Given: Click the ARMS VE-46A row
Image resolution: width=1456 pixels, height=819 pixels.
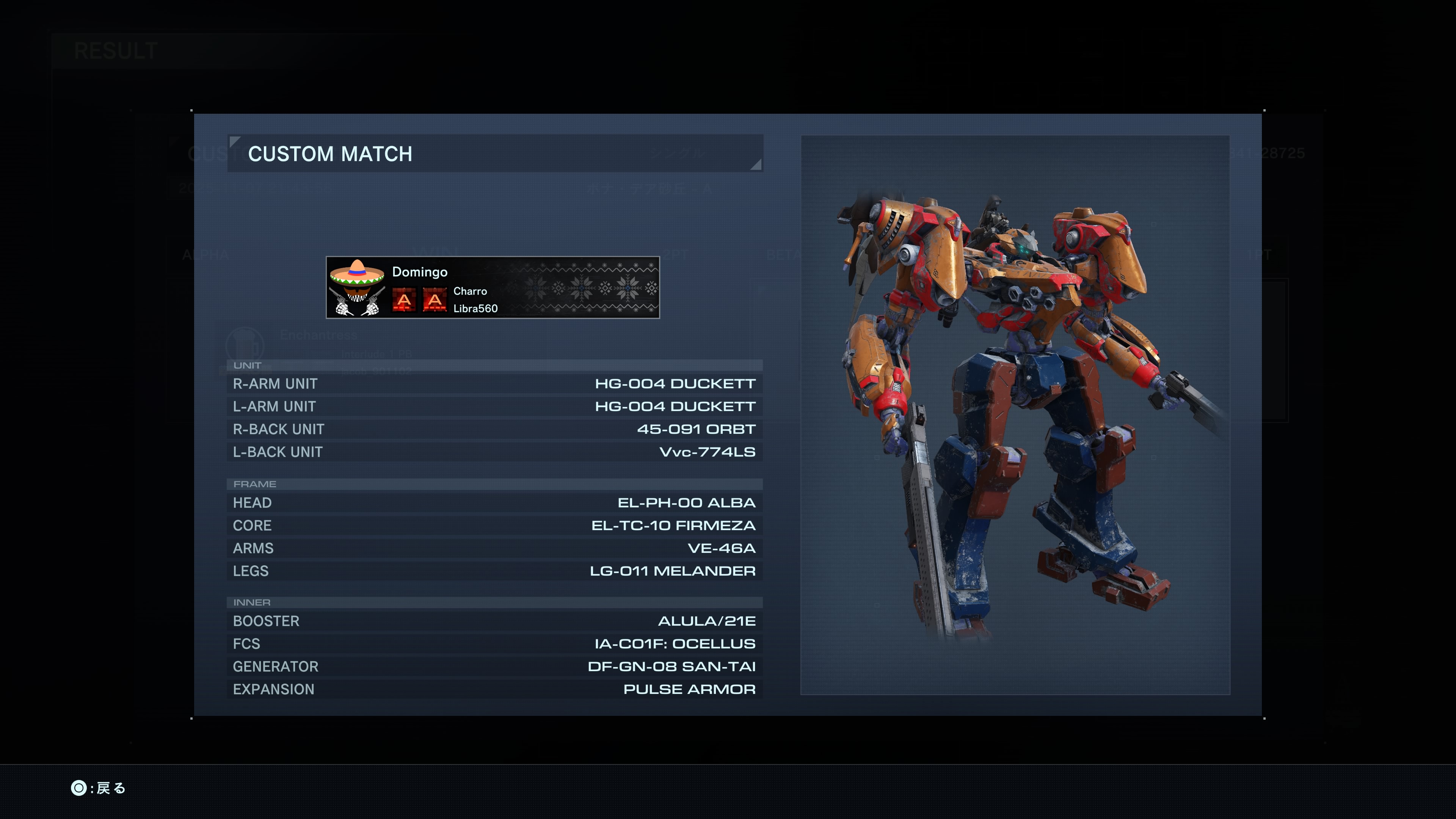Looking at the screenshot, I should pos(494,548).
